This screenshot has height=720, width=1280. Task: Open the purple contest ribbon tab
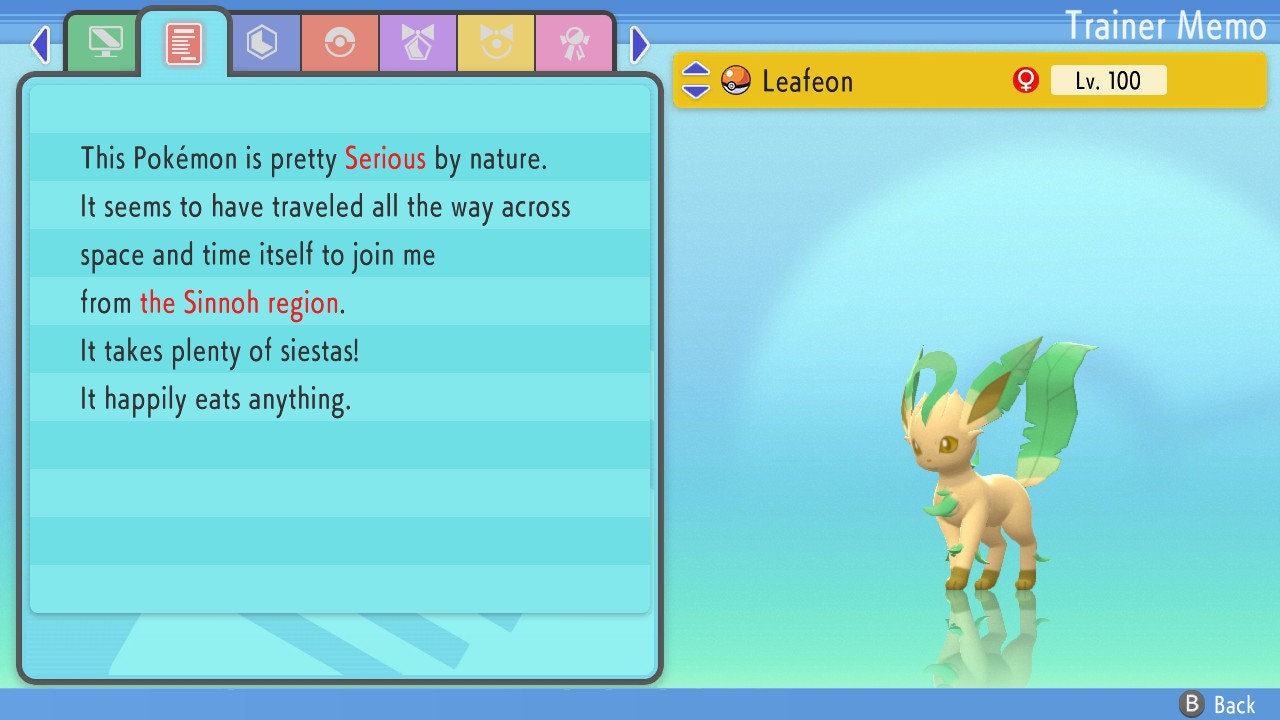coord(418,43)
